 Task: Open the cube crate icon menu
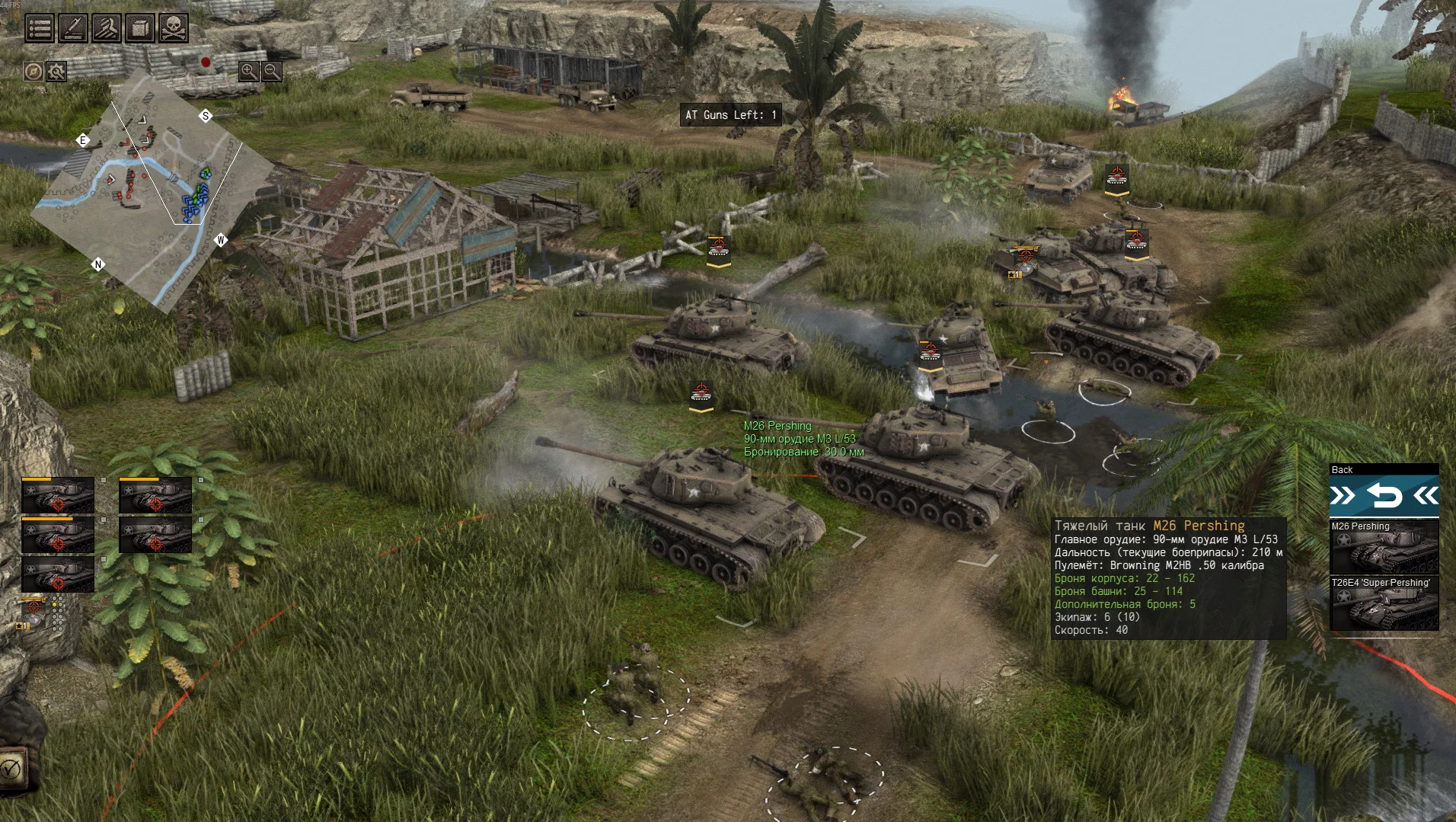pyautogui.click(x=139, y=28)
